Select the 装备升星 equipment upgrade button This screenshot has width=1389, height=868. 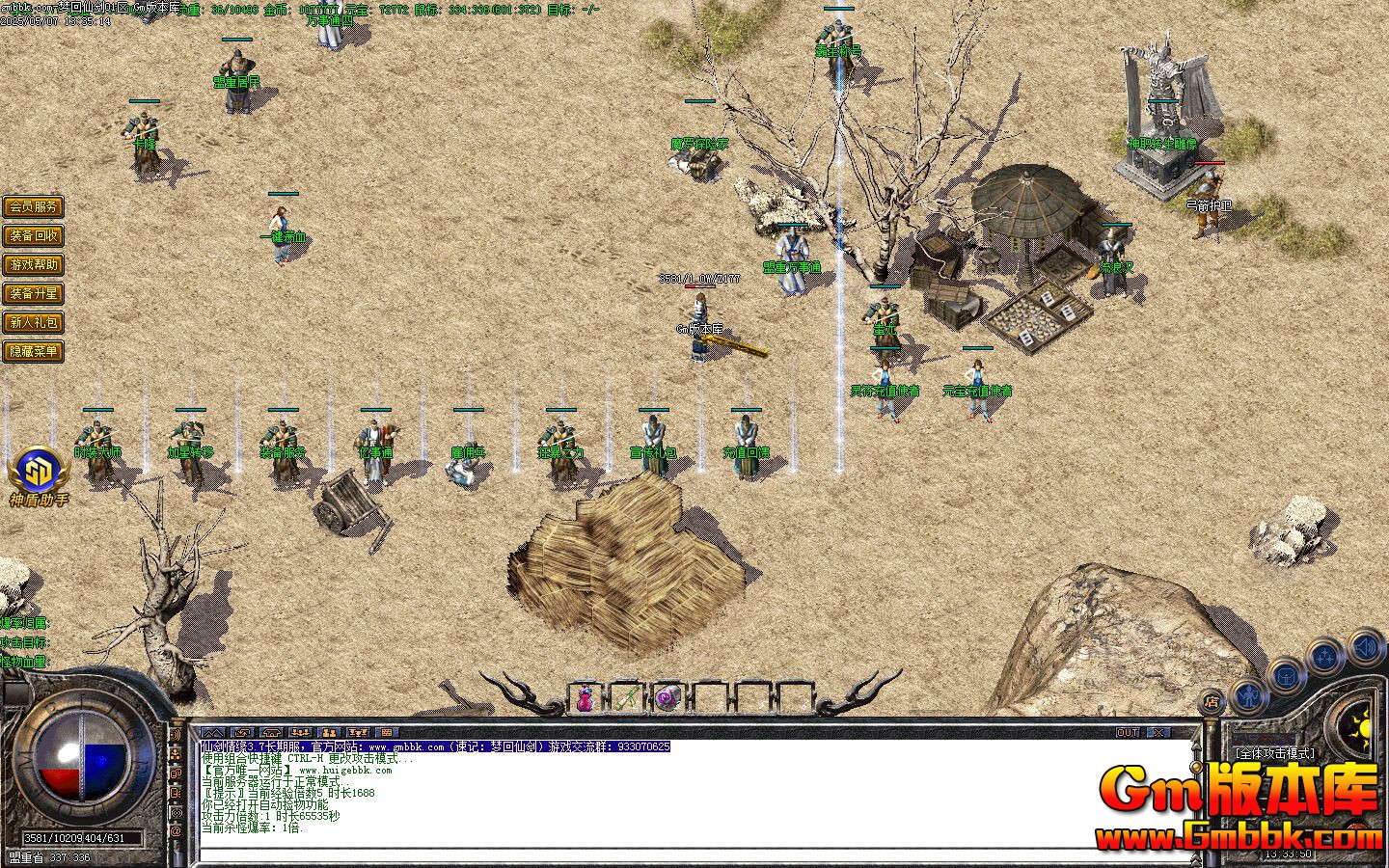coord(34,293)
